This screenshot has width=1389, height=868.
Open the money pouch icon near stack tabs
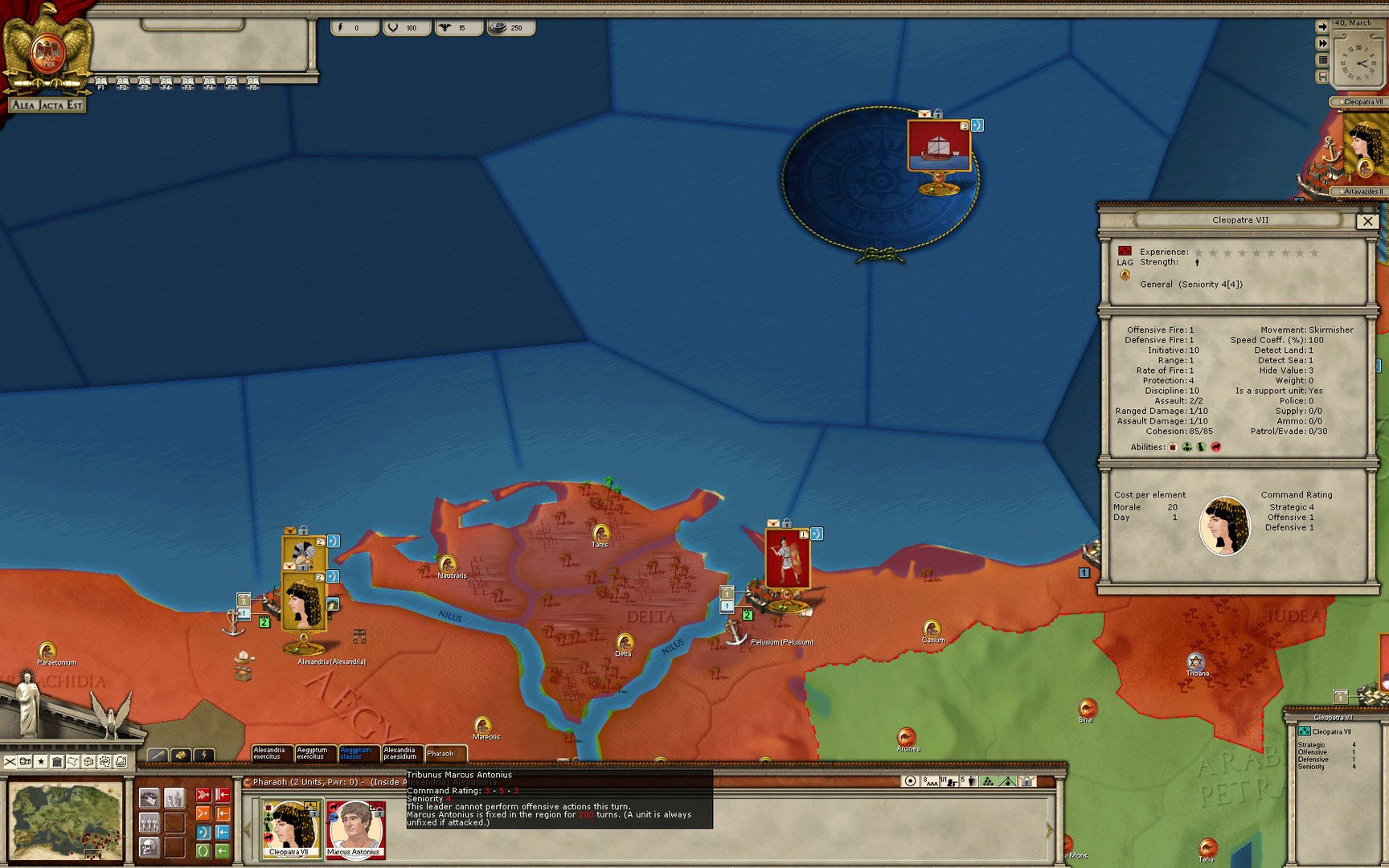182,754
